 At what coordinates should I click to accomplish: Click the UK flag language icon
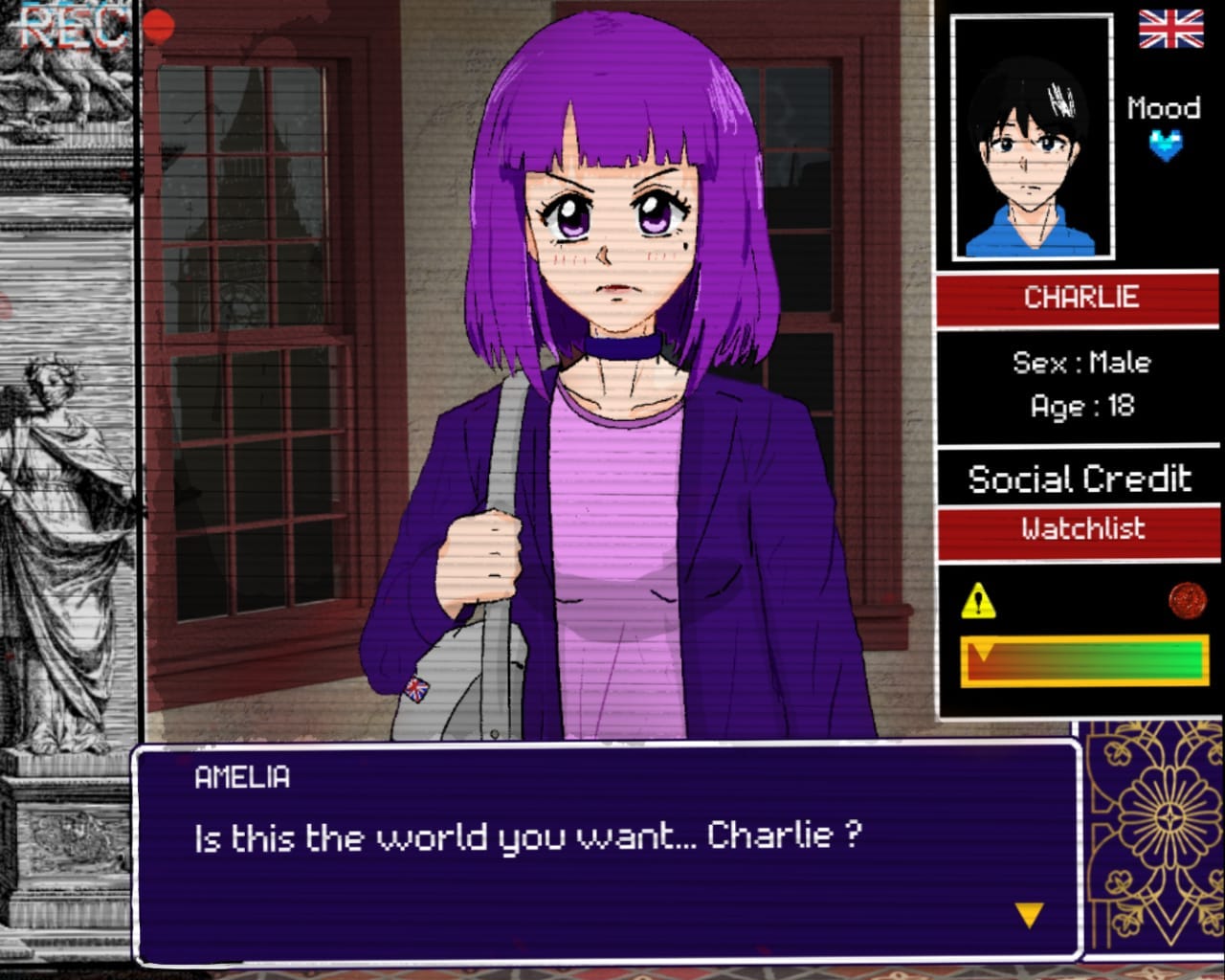1170,30
